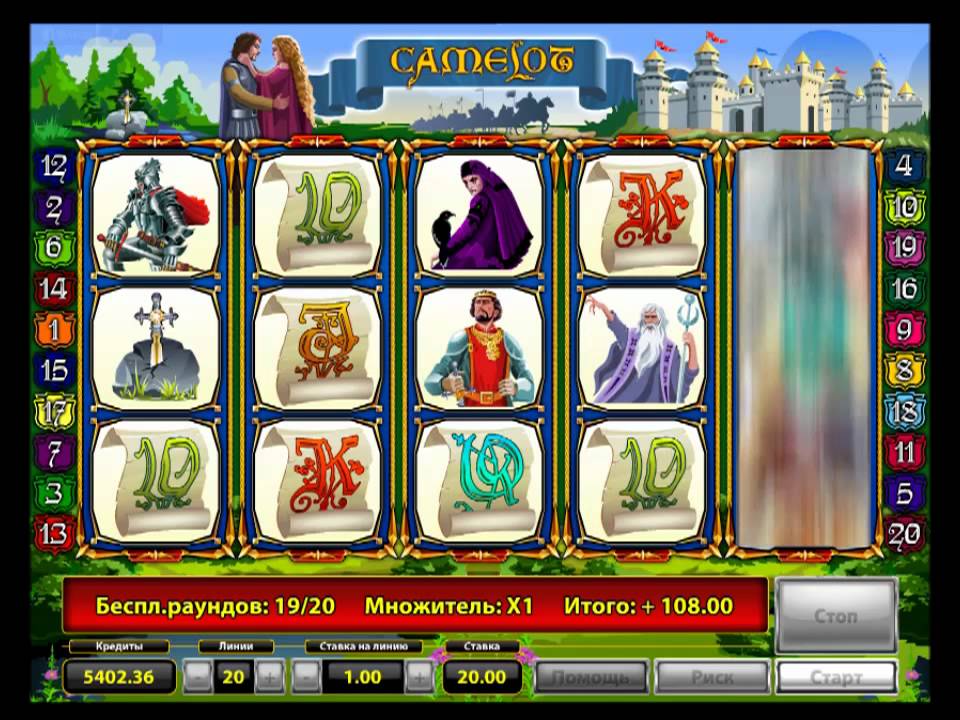Increase the number of Линии

pyautogui.click(x=268, y=677)
